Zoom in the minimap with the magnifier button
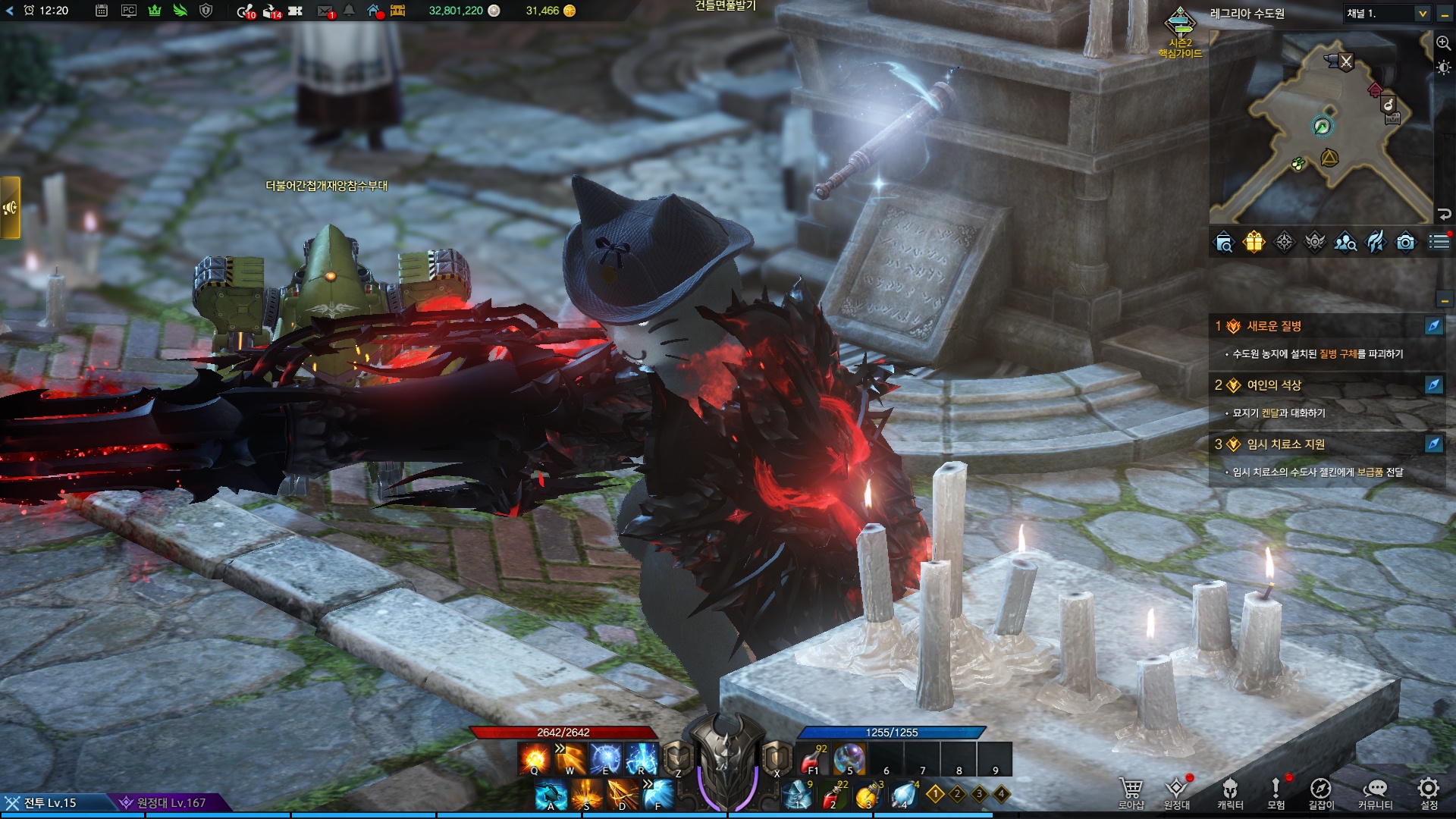 click(1443, 43)
